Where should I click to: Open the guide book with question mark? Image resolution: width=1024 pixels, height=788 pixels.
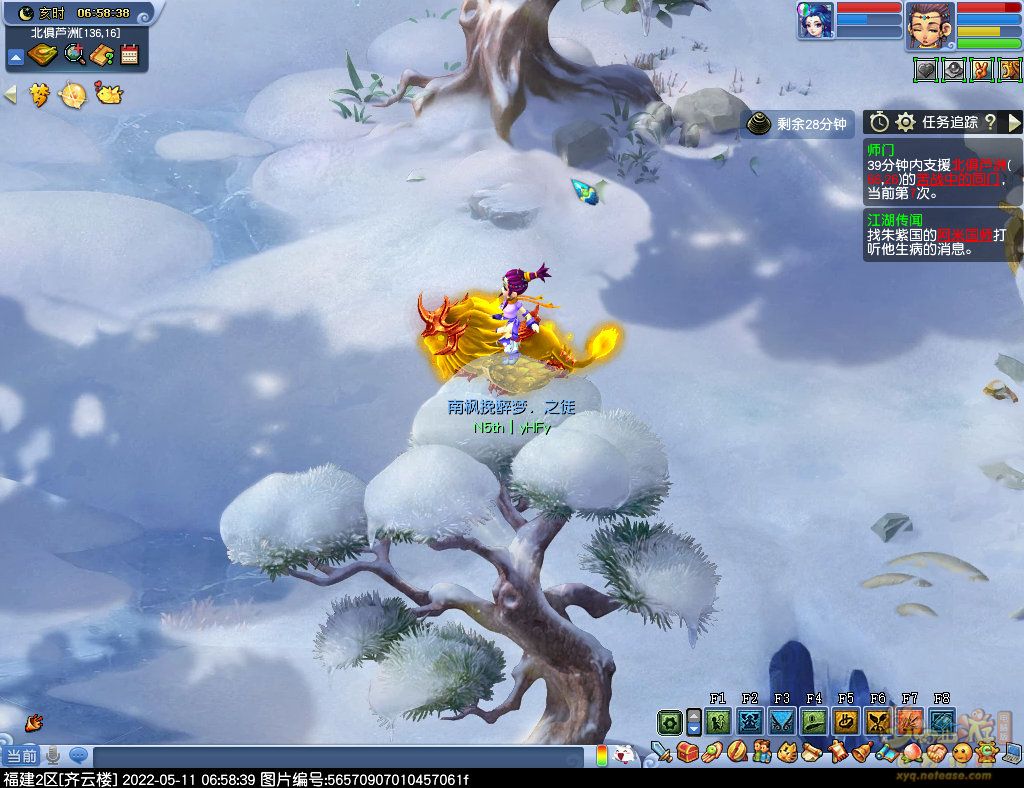pyautogui.click(x=102, y=55)
